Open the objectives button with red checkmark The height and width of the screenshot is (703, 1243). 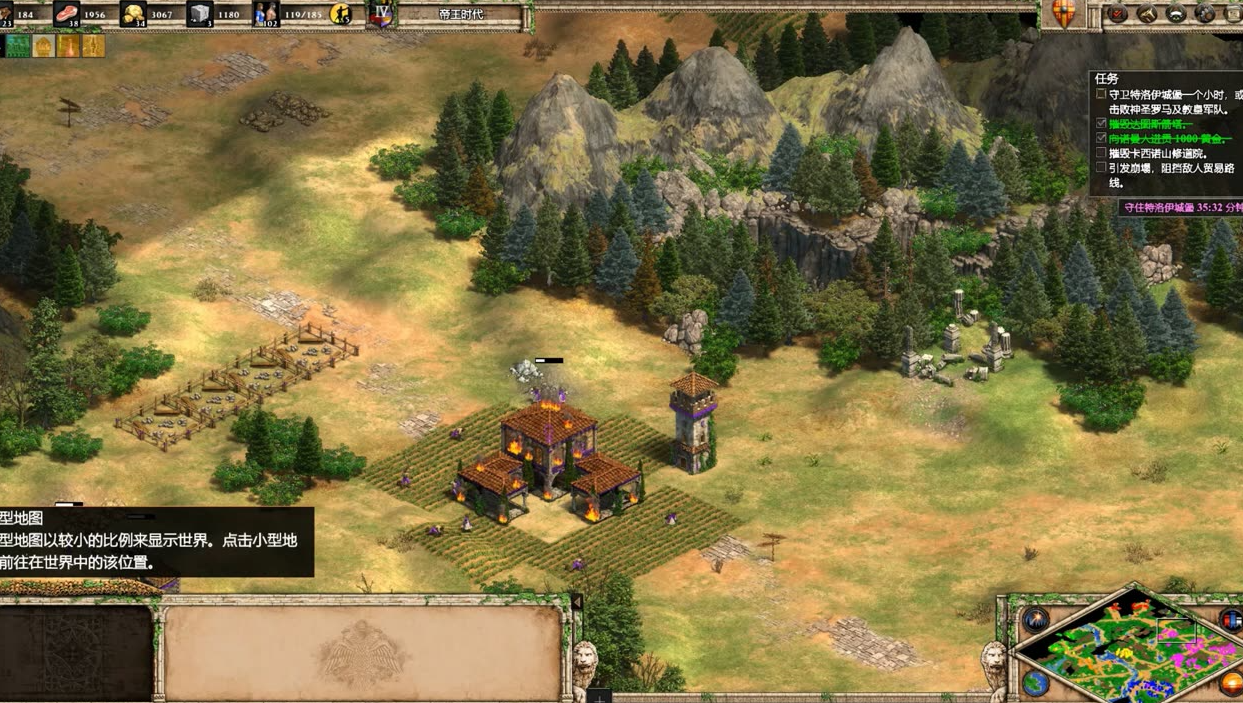pyautogui.click(x=1118, y=14)
